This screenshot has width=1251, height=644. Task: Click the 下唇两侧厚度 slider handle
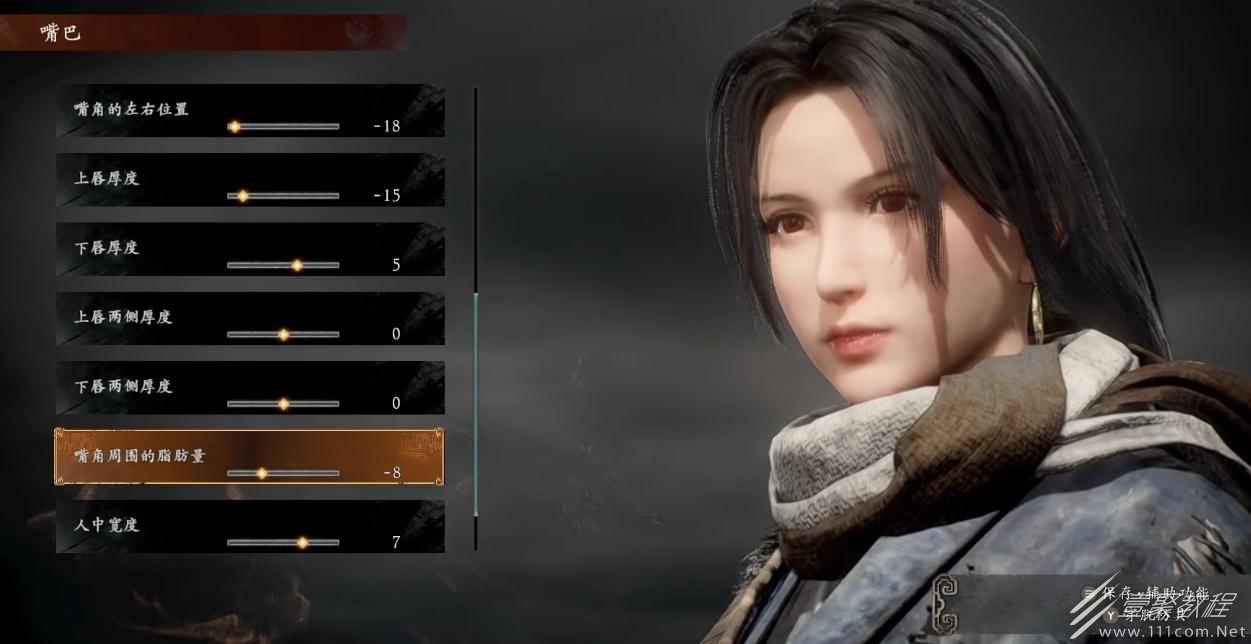(x=283, y=404)
